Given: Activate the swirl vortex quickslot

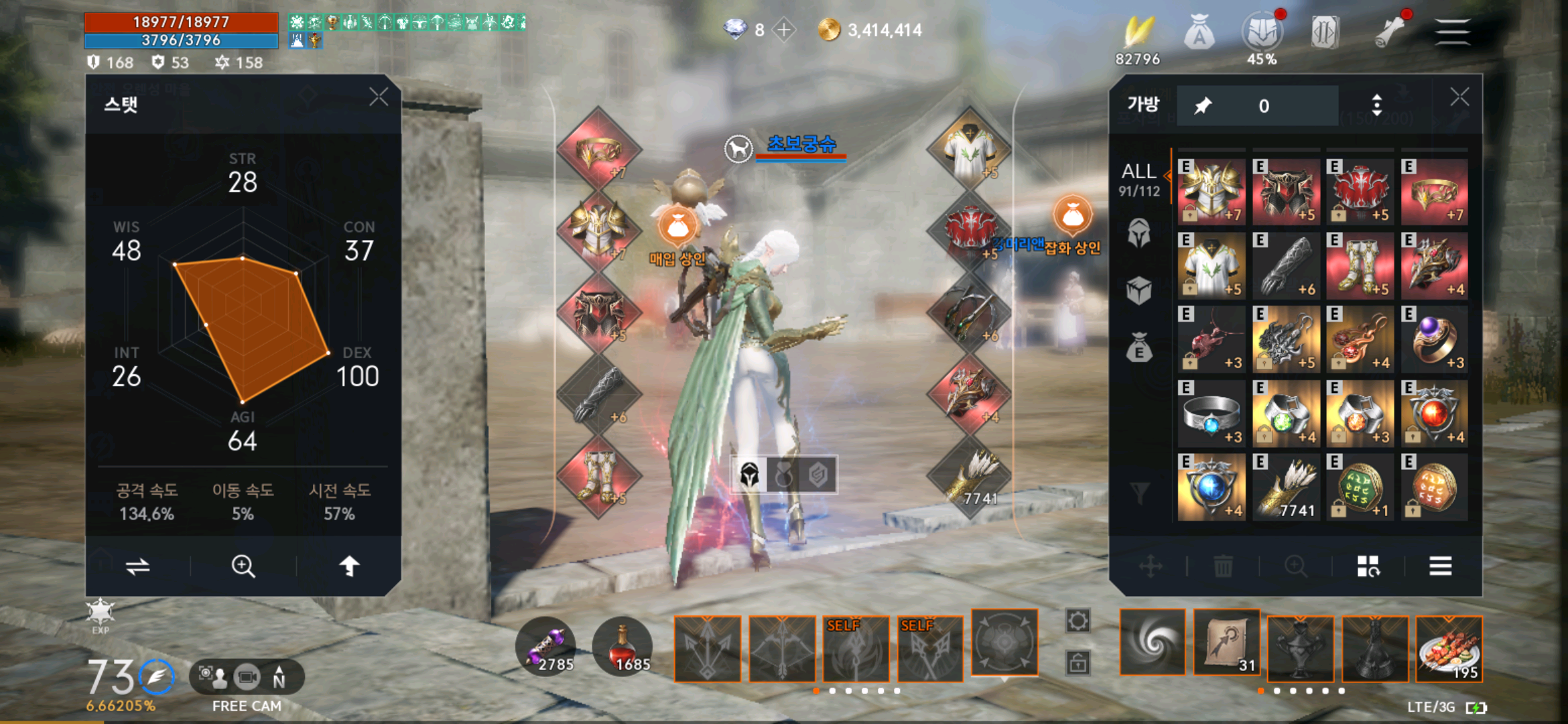Looking at the screenshot, I should tap(1153, 642).
